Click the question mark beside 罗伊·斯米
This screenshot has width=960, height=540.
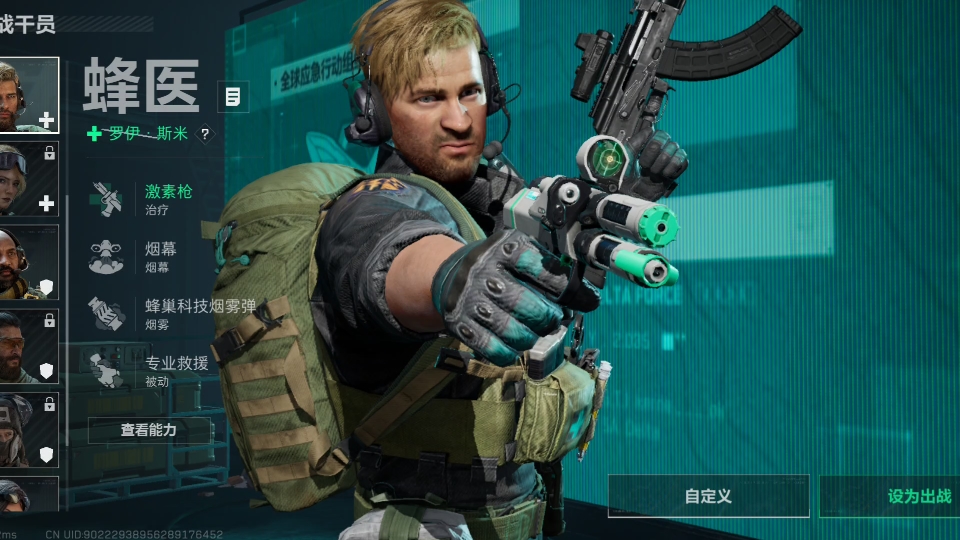point(205,133)
